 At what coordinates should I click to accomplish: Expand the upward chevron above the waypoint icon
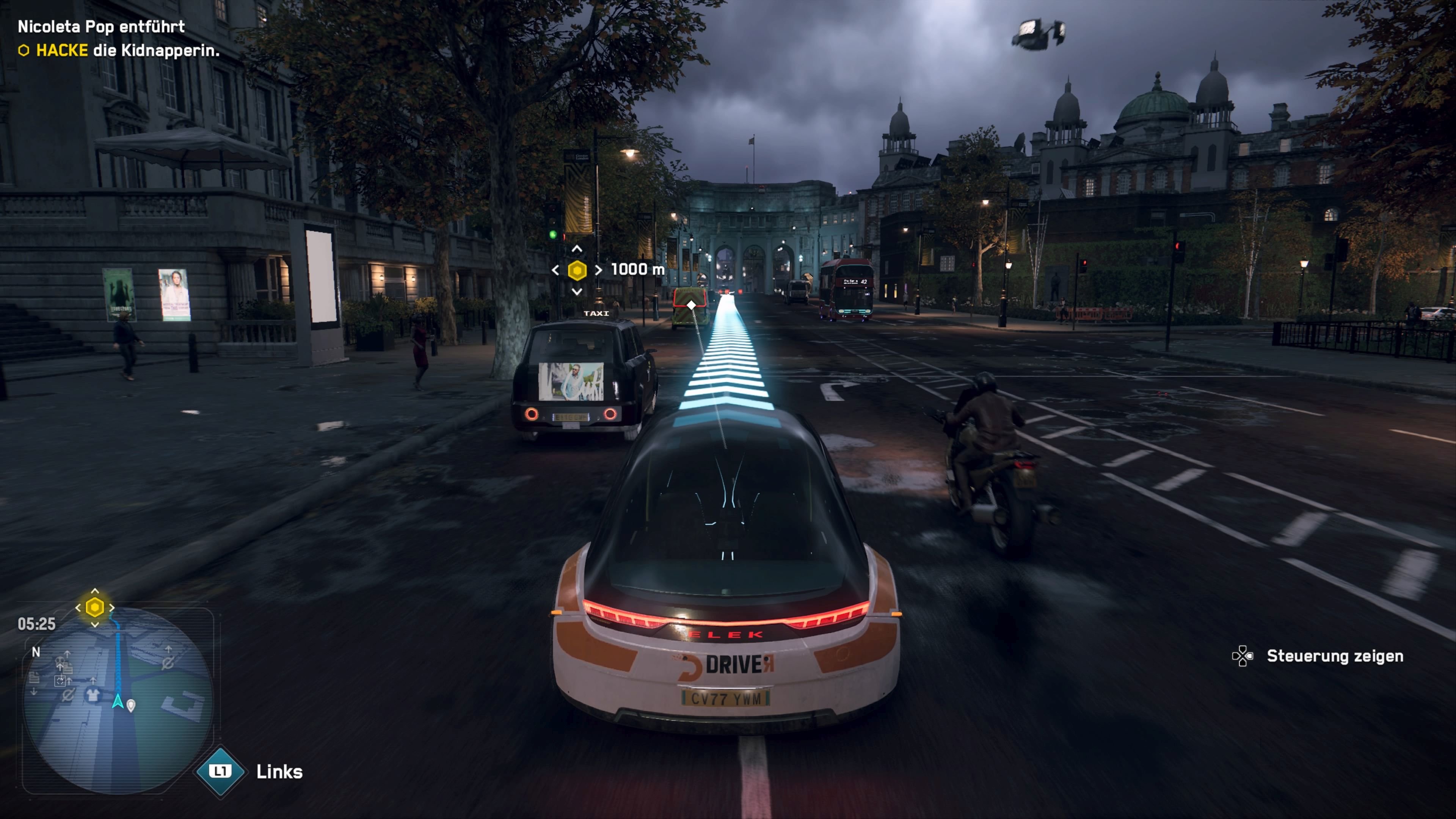click(577, 248)
